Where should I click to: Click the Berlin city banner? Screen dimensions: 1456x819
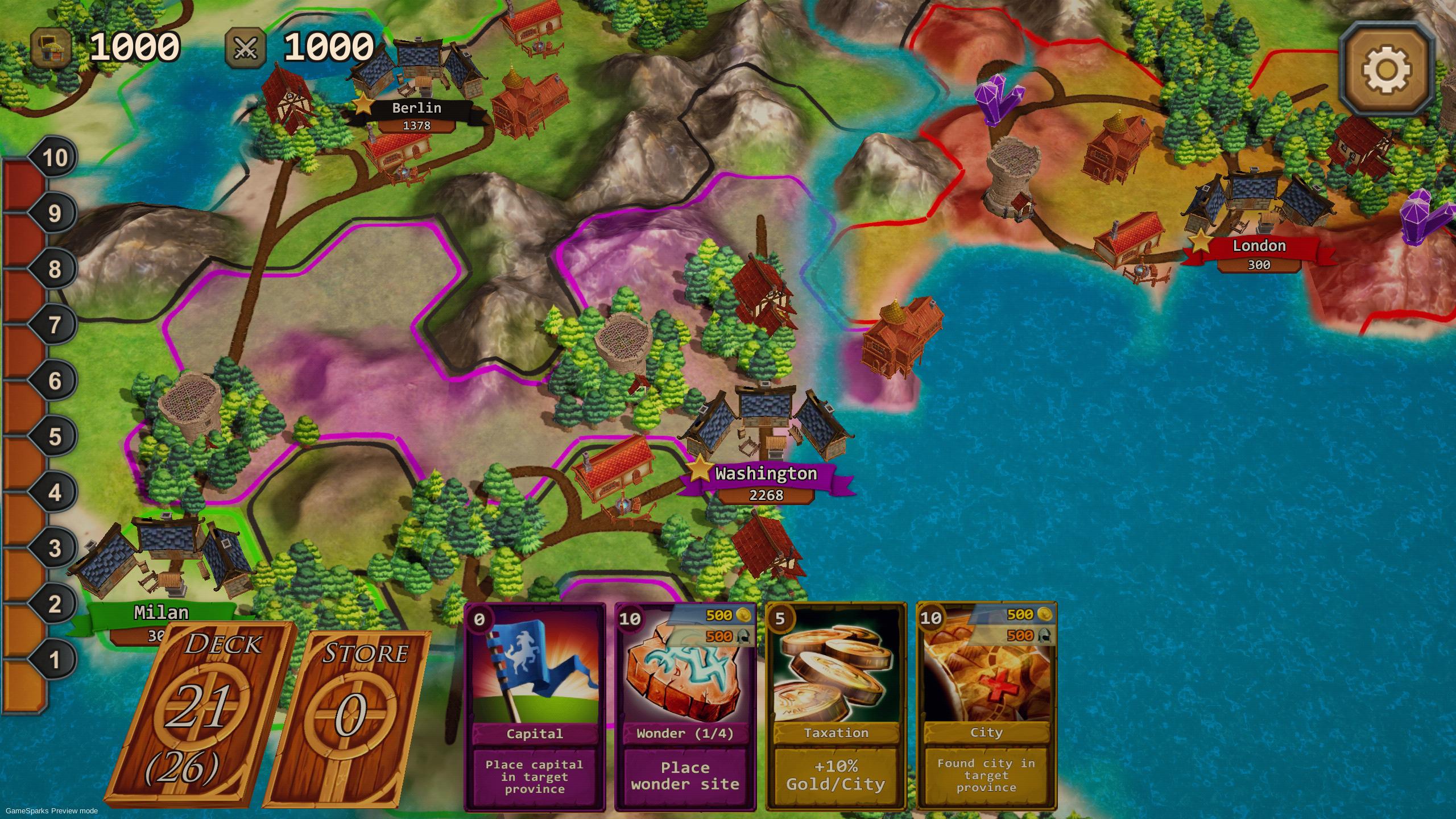(x=416, y=108)
